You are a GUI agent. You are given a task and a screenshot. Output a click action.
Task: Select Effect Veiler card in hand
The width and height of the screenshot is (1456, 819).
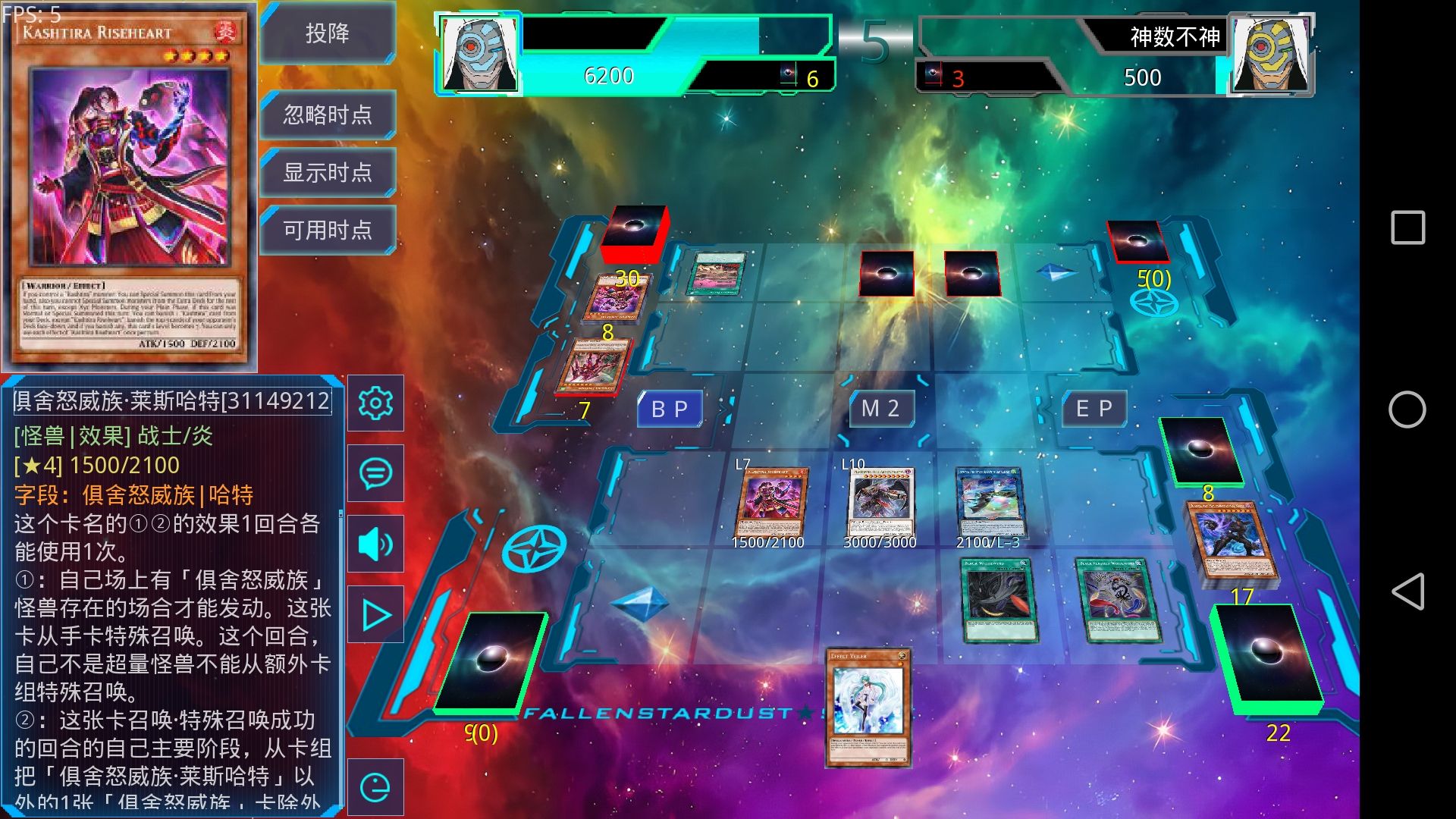pos(868,707)
